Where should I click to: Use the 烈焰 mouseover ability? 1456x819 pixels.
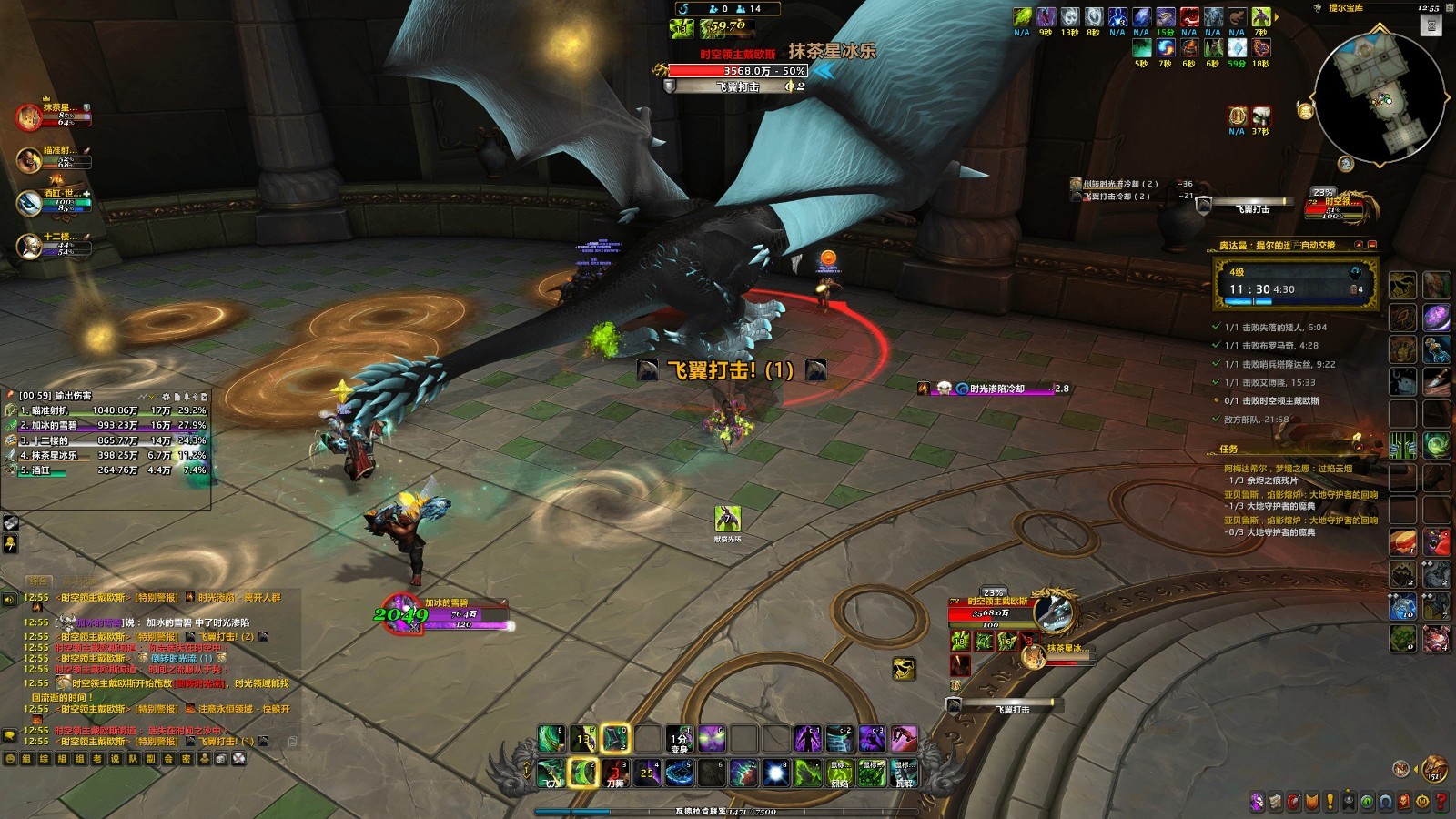(839, 773)
